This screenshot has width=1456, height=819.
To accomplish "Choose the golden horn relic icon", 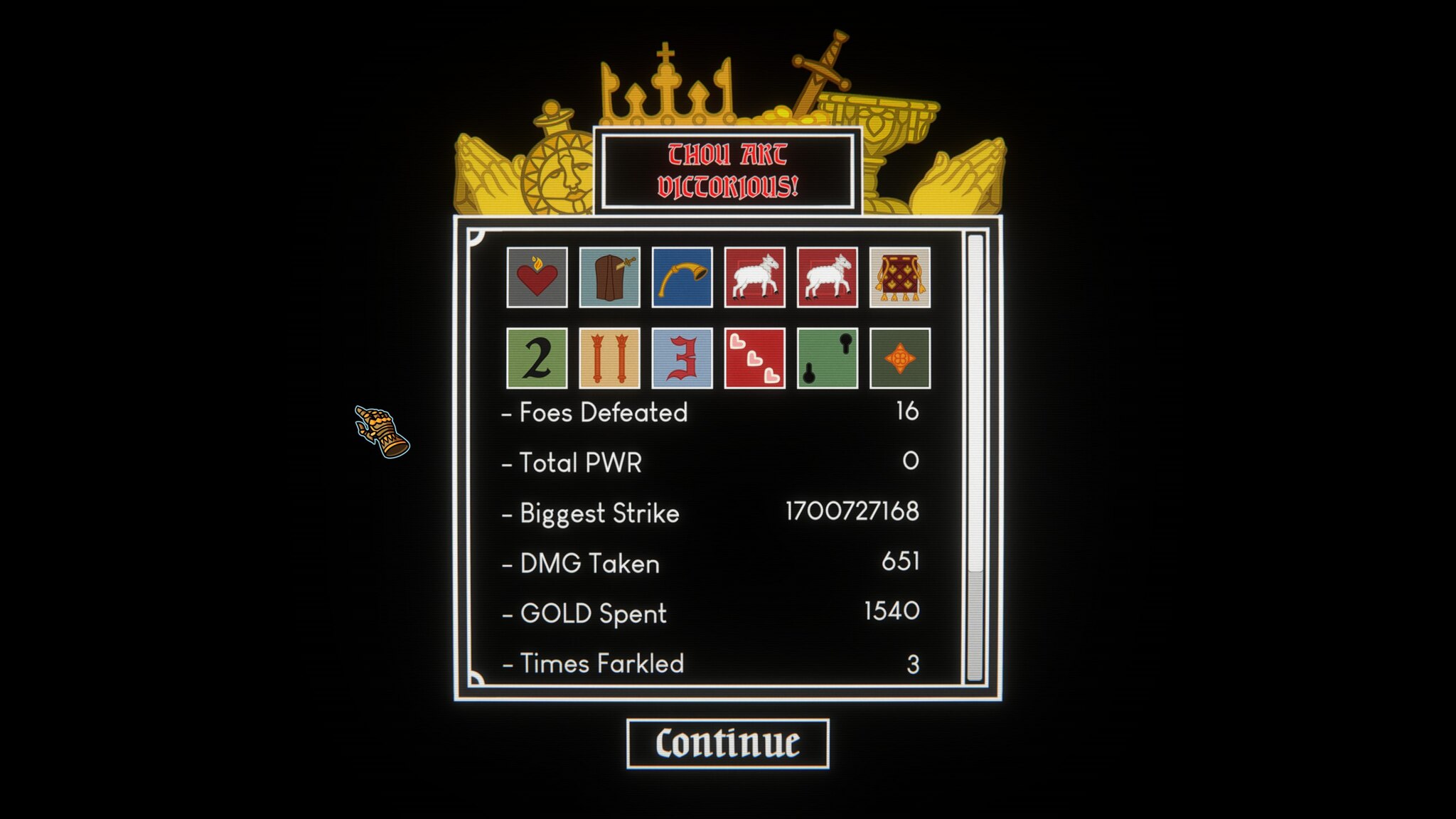I will click(x=682, y=277).
